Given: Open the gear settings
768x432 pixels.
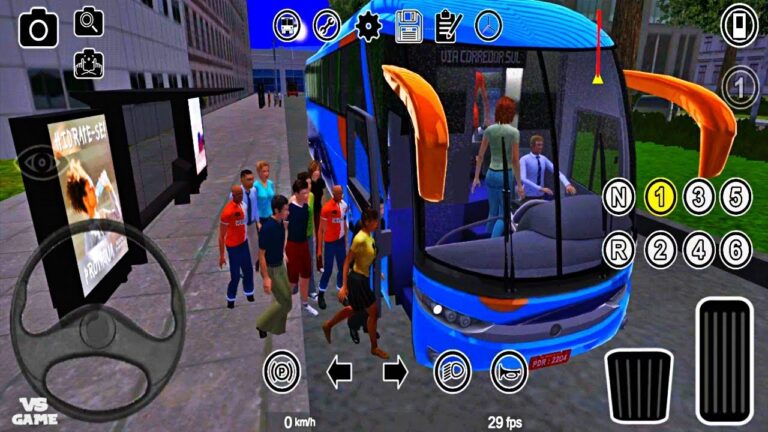Looking at the screenshot, I should click(368, 25).
